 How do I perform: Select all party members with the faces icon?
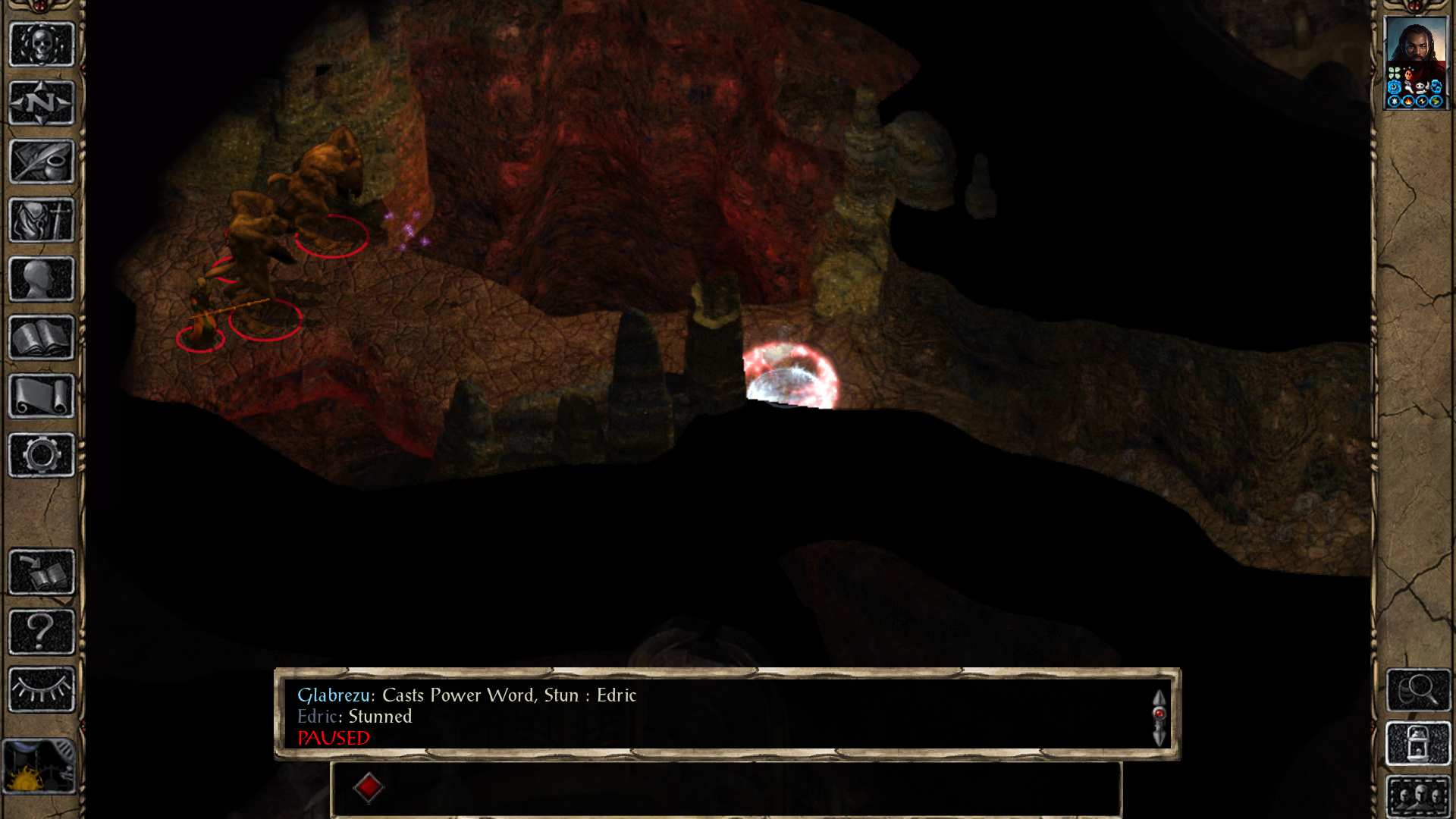pyautogui.click(x=1418, y=796)
